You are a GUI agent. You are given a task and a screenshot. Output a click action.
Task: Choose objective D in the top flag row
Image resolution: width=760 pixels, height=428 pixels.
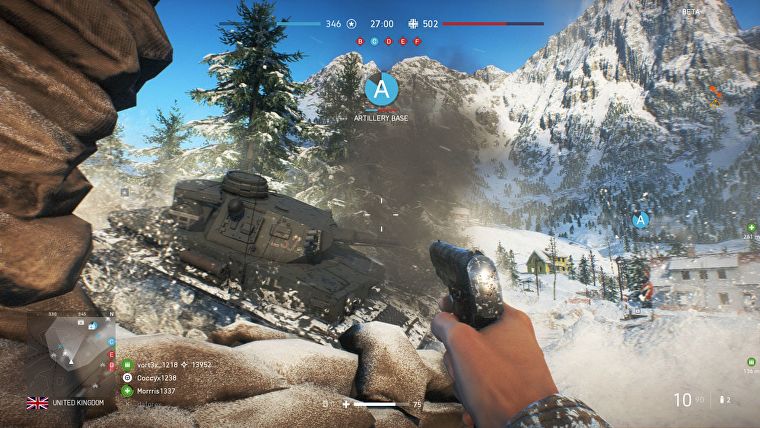pyautogui.click(x=389, y=42)
